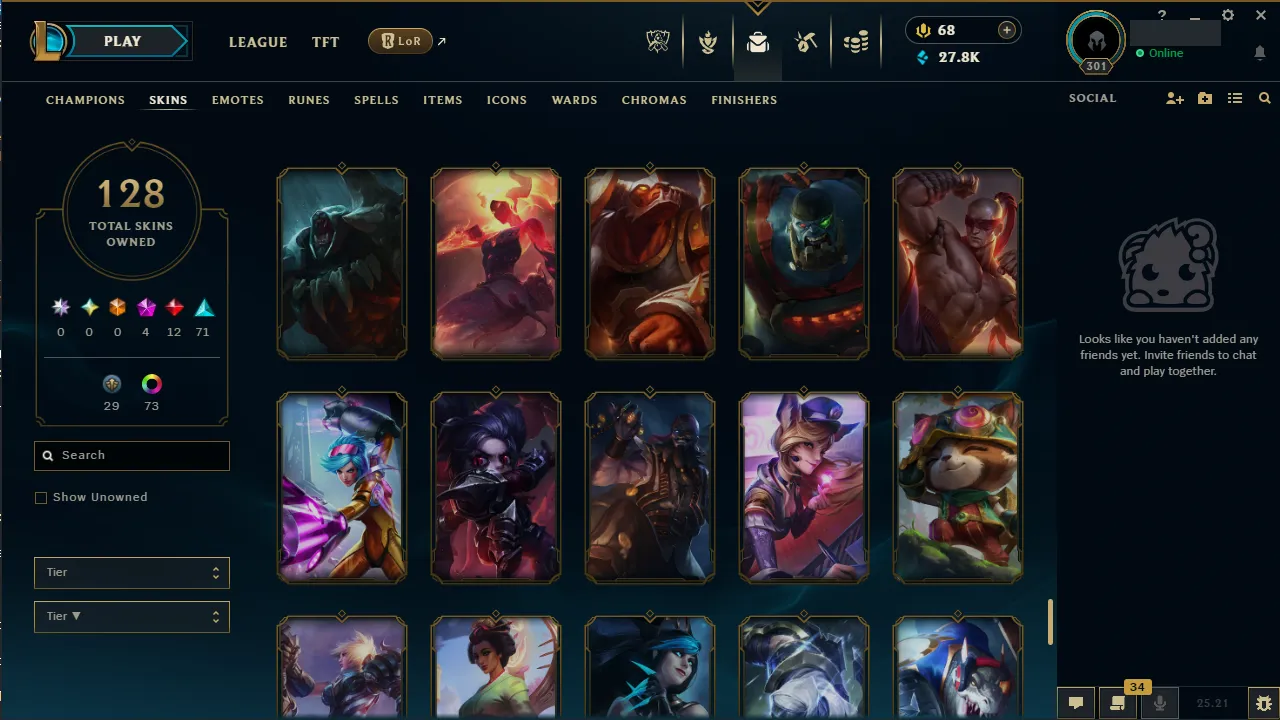
Task: Expand the chevron above the top navigation
Action: 757,7
